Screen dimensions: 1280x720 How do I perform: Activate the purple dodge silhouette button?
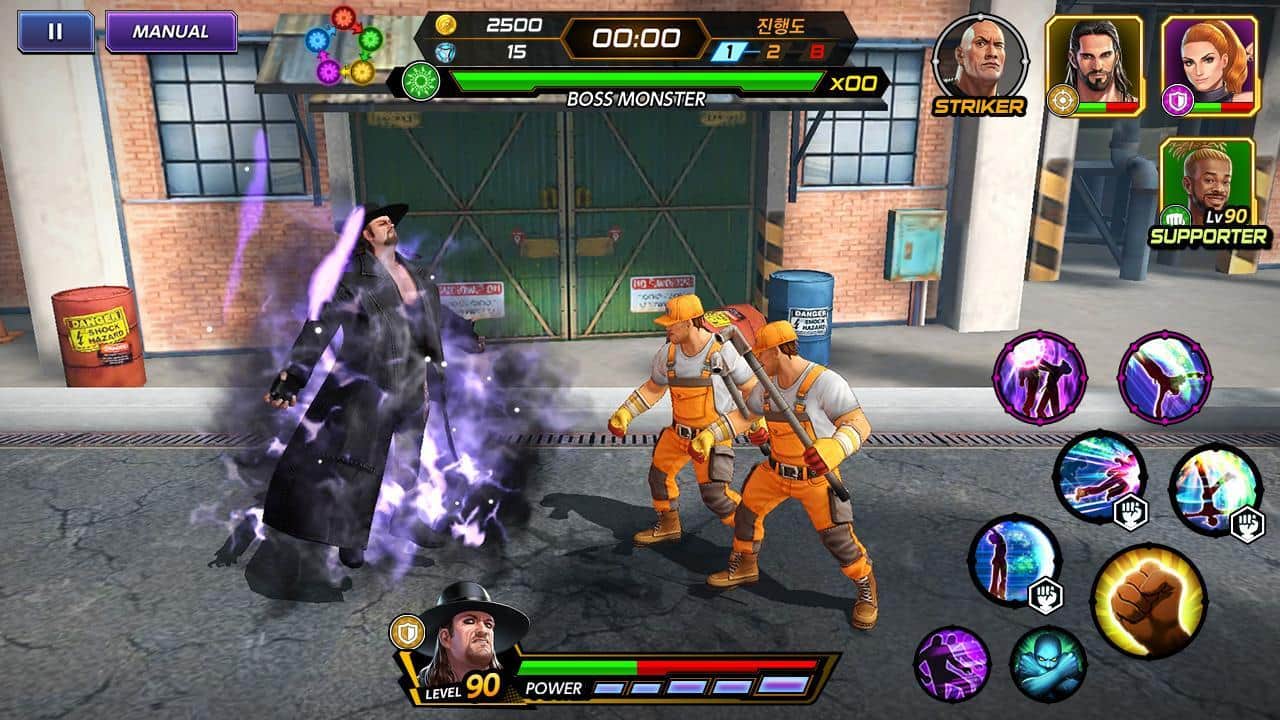coord(951,664)
